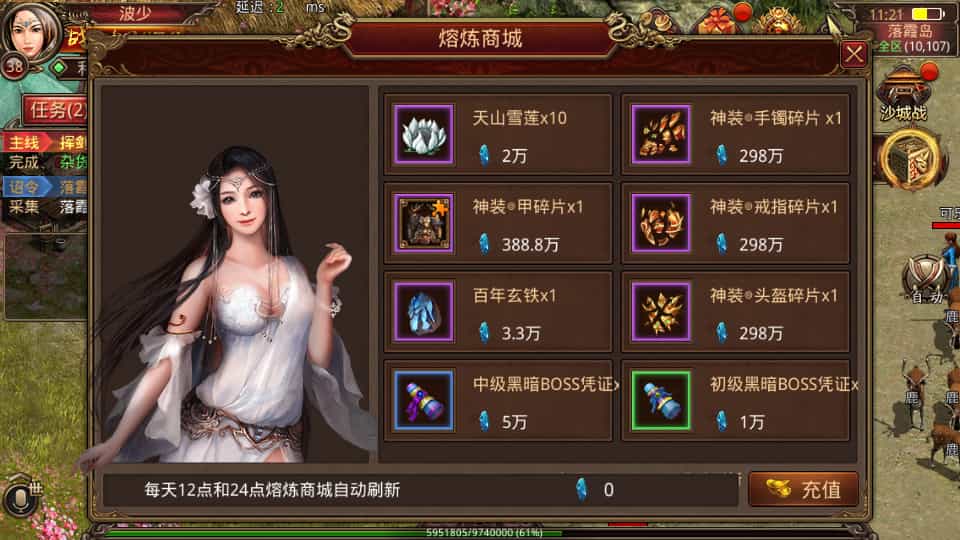
Task: Open the 充值 recharge button
Action: (803, 490)
